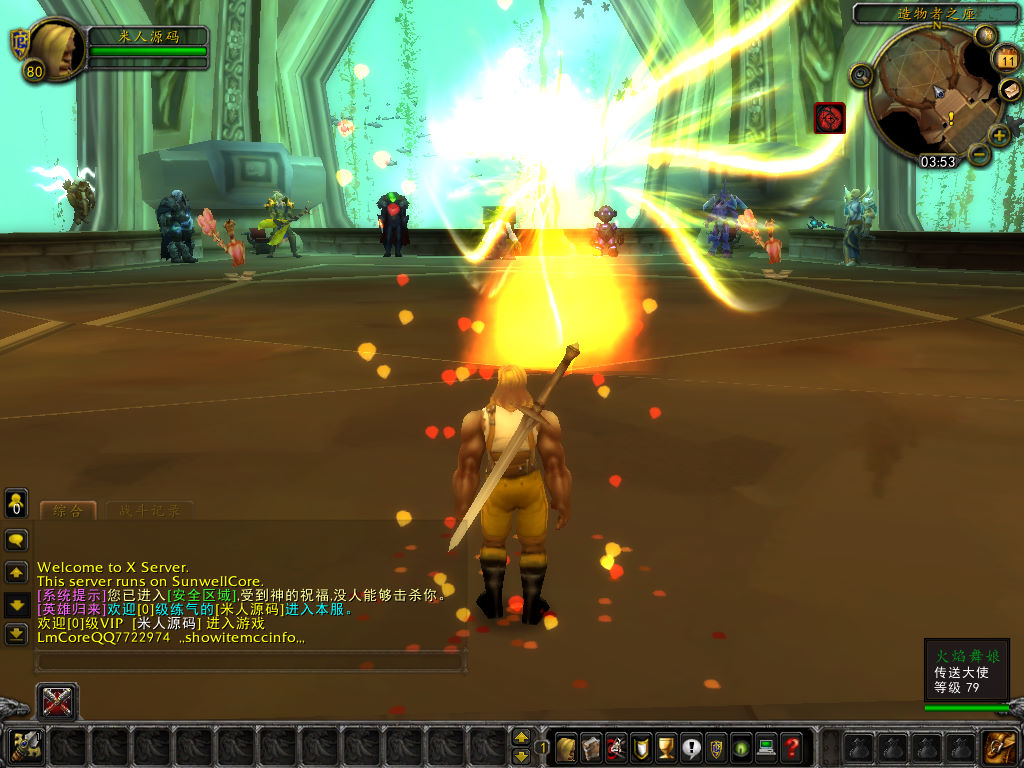This screenshot has width=1024, height=768.
Task: Open the main backpack
Action: tap(998, 747)
